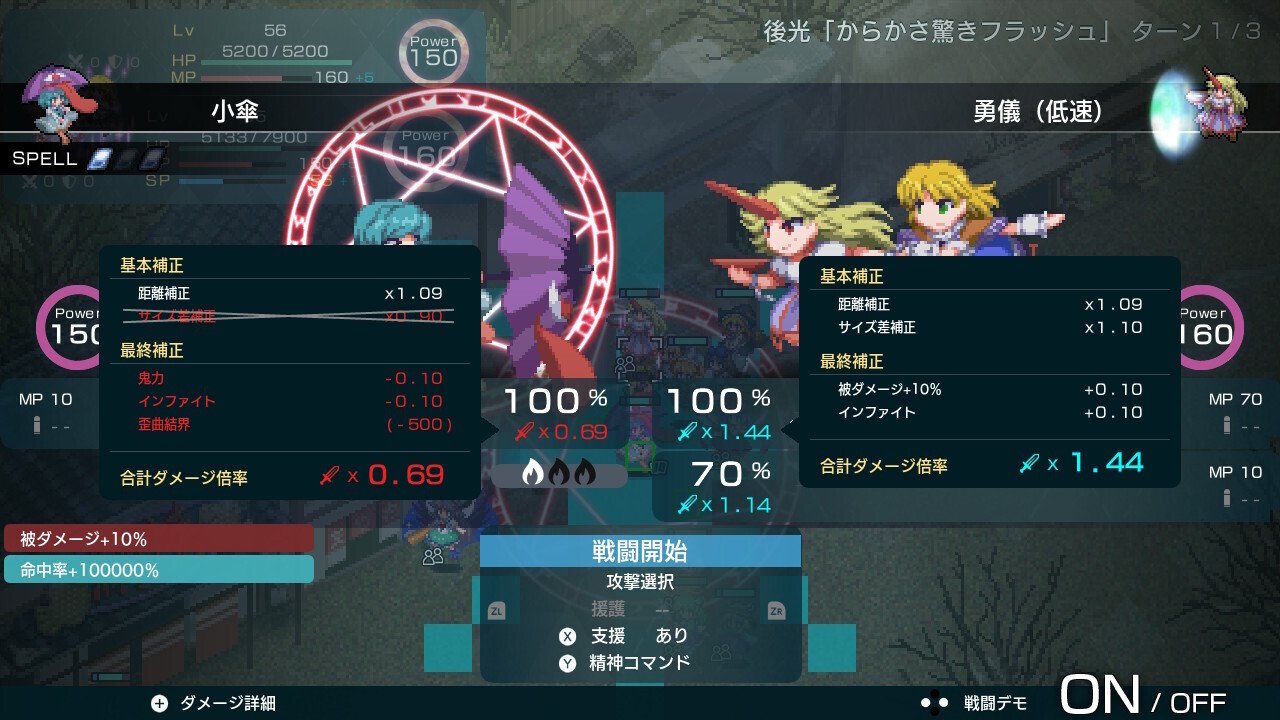Click the middle flame power icon
The height and width of the screenshot is (720, 1280).
tap(557, 472)
